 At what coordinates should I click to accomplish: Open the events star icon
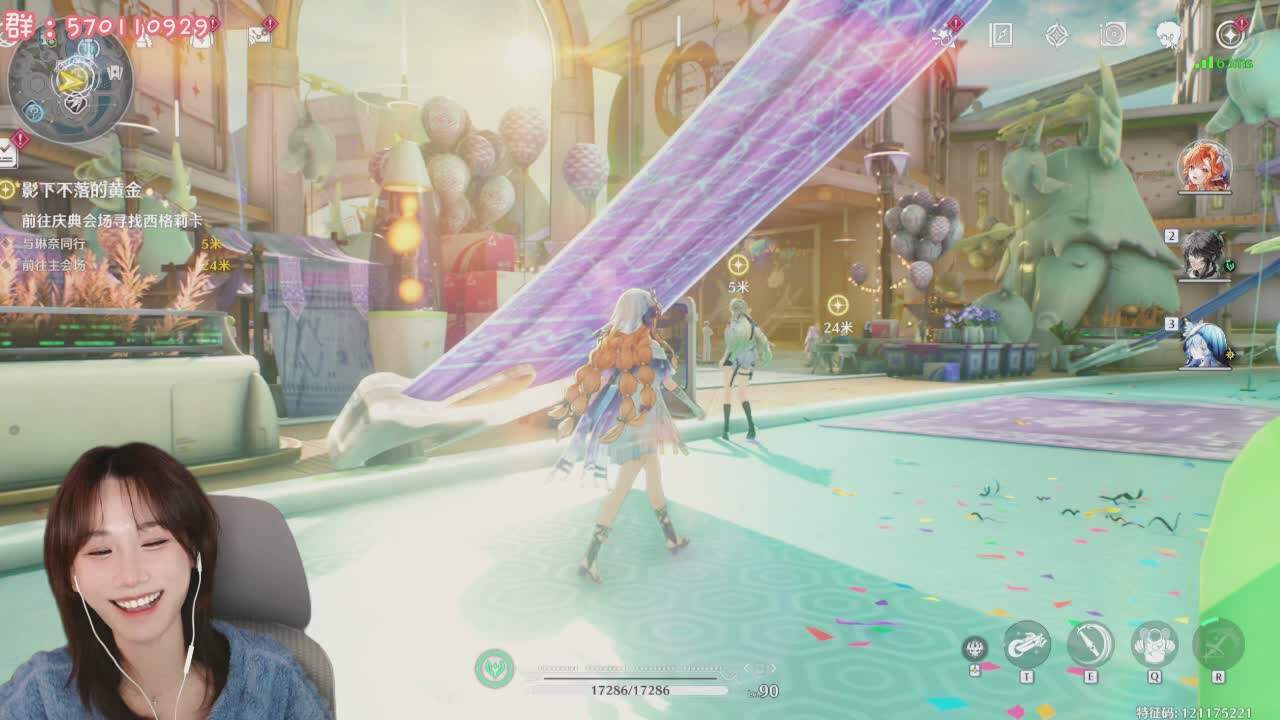941,36
